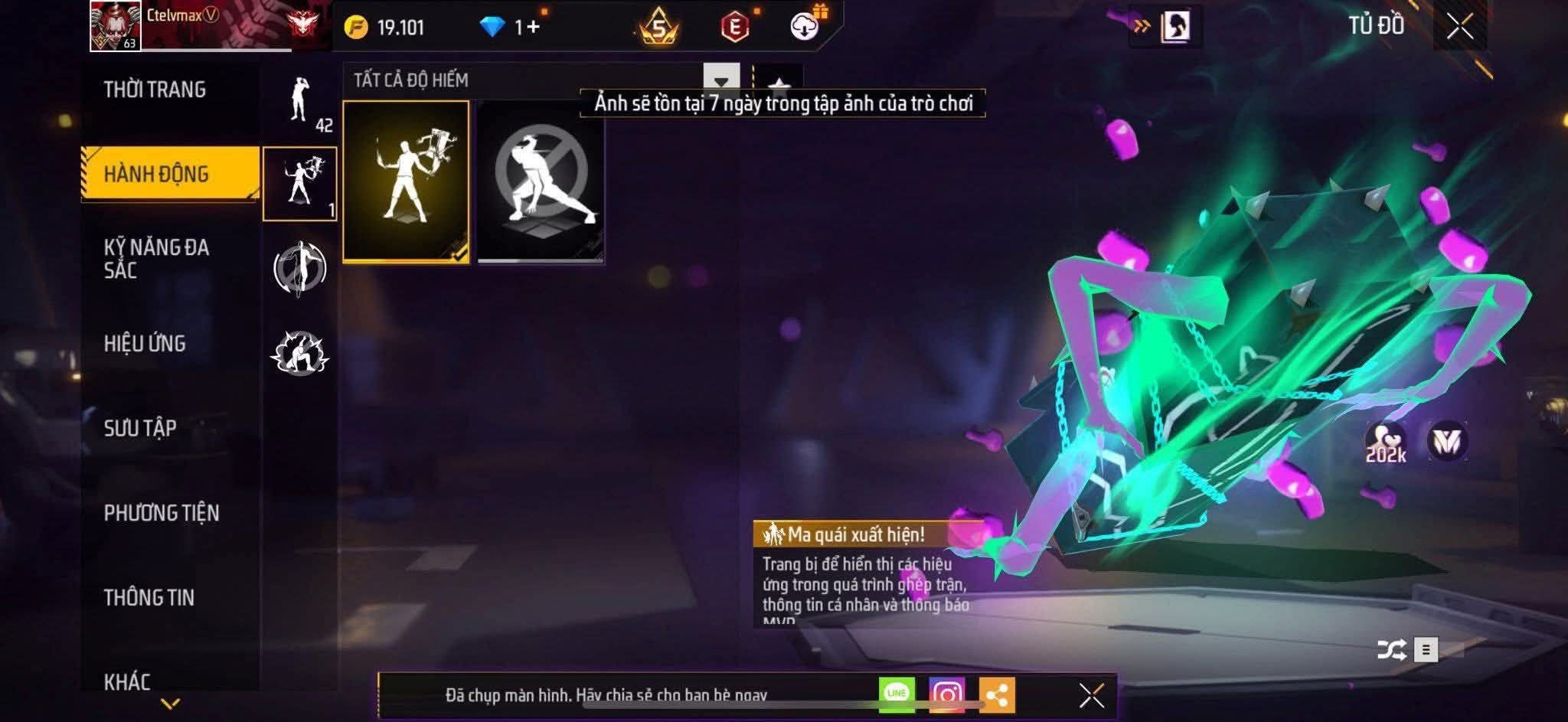Share the screenshot to Instagram

[x=946, y=694]
